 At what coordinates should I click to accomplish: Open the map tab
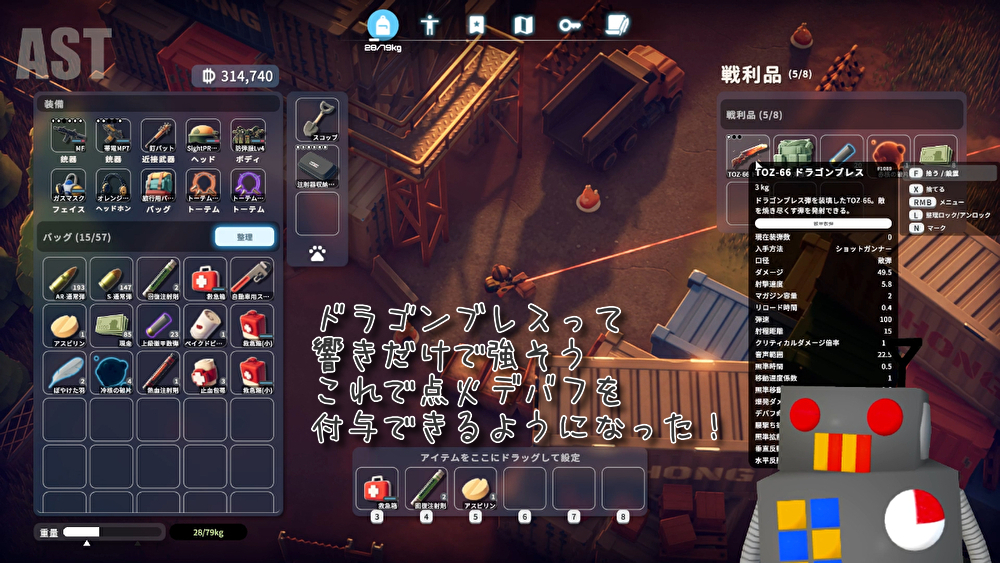pos(523,25)
